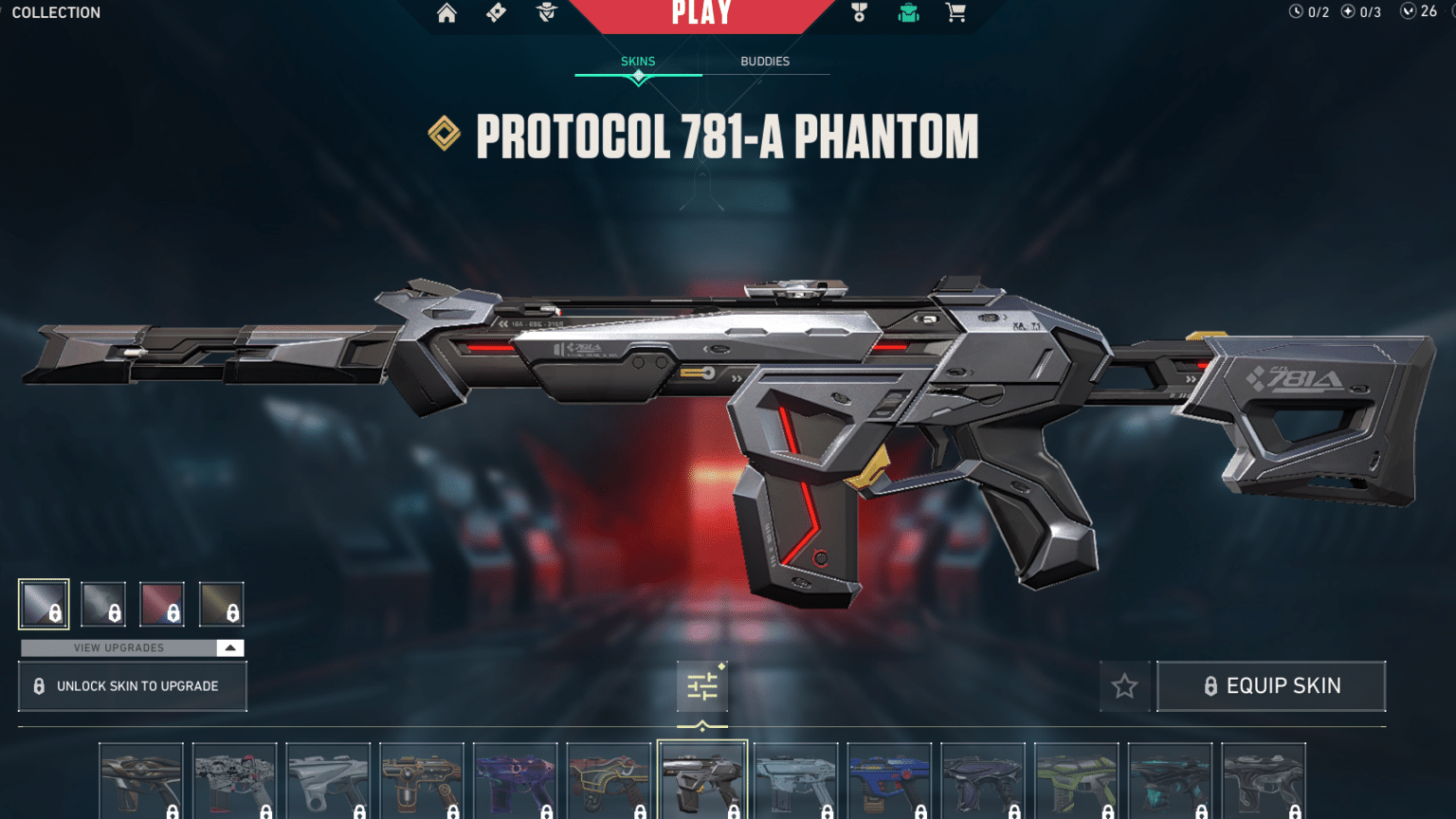The height and width of the screenshot is (819, 1456).
Task: Click the green Collection backpack icon
Action: pyautogui.click(x=906, y=13)
